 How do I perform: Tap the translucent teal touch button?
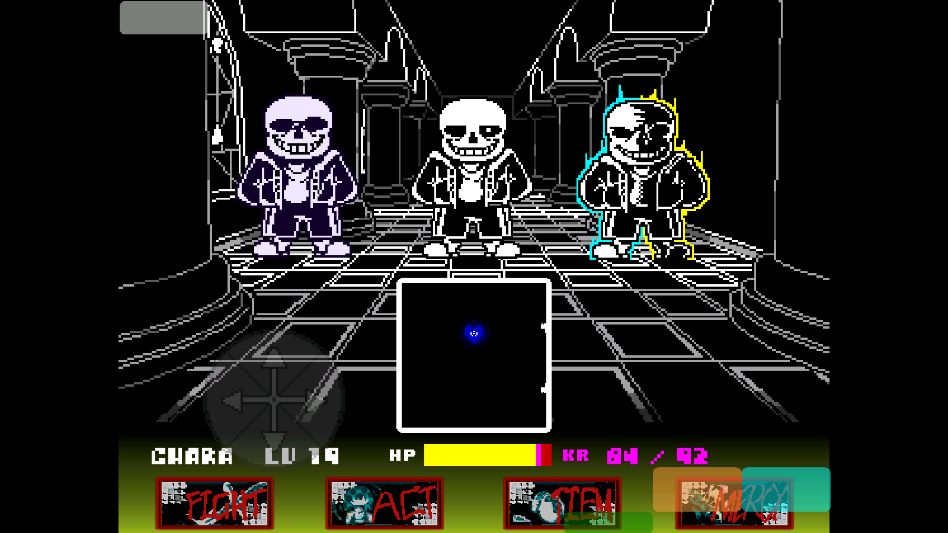pyautogui.click(x=786, y=489)
